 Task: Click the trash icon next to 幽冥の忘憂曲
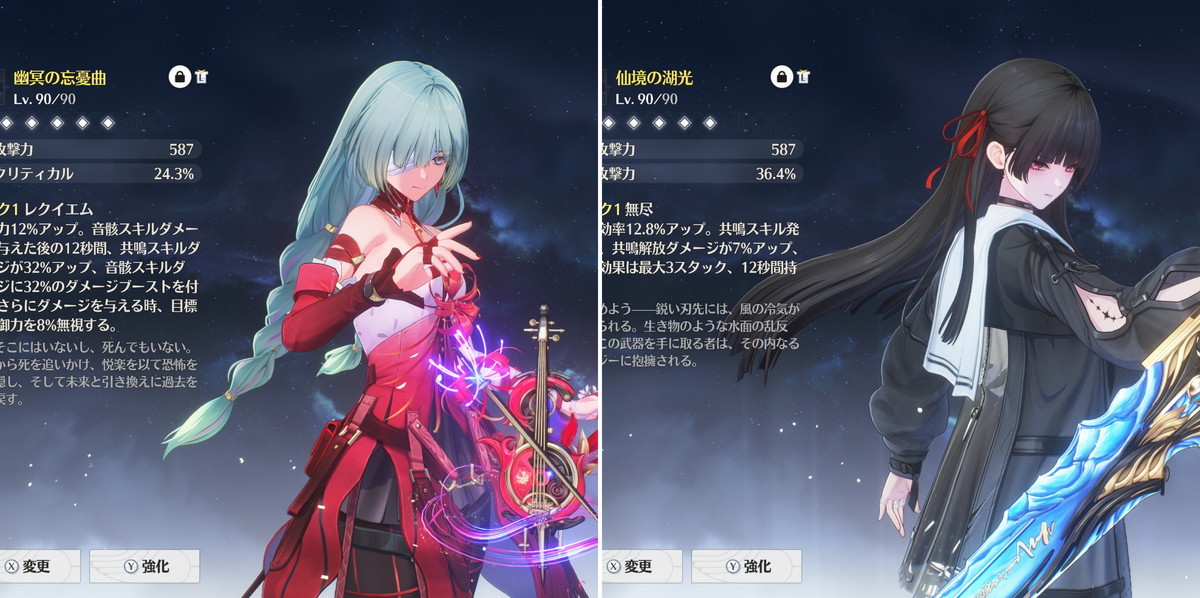pos(201,77)
